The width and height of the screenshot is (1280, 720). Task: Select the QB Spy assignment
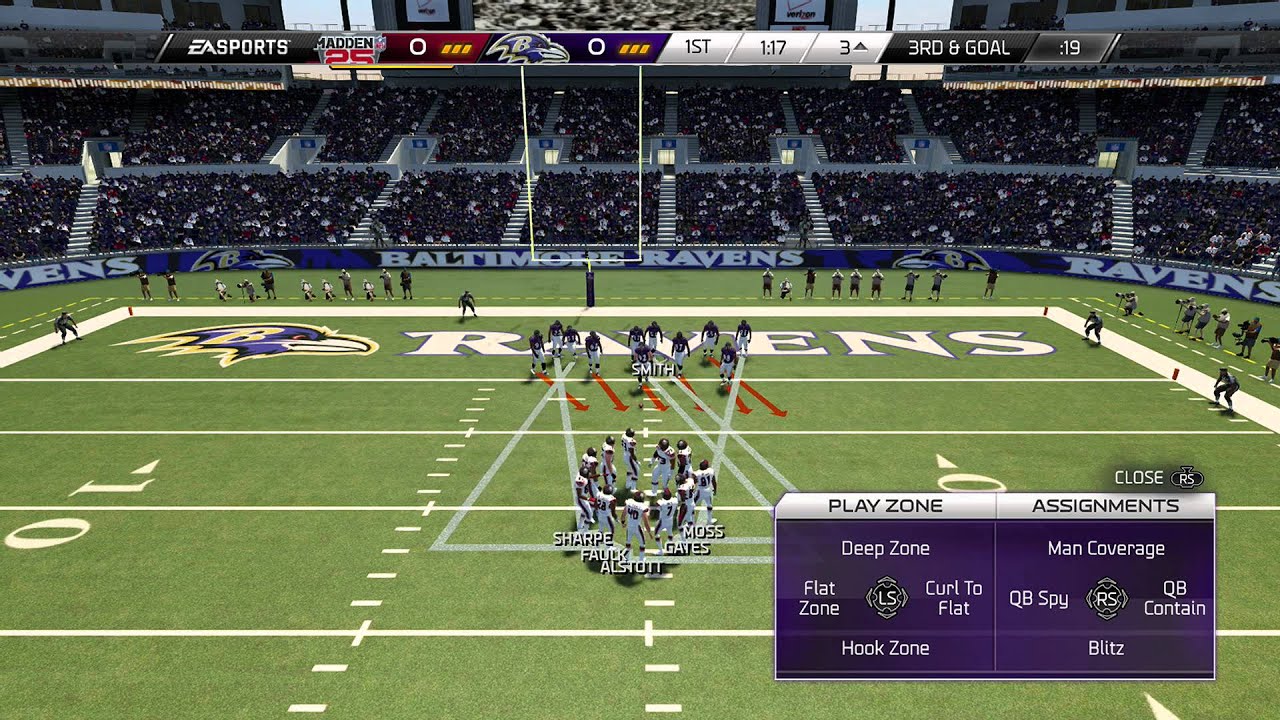(1038, 598)
